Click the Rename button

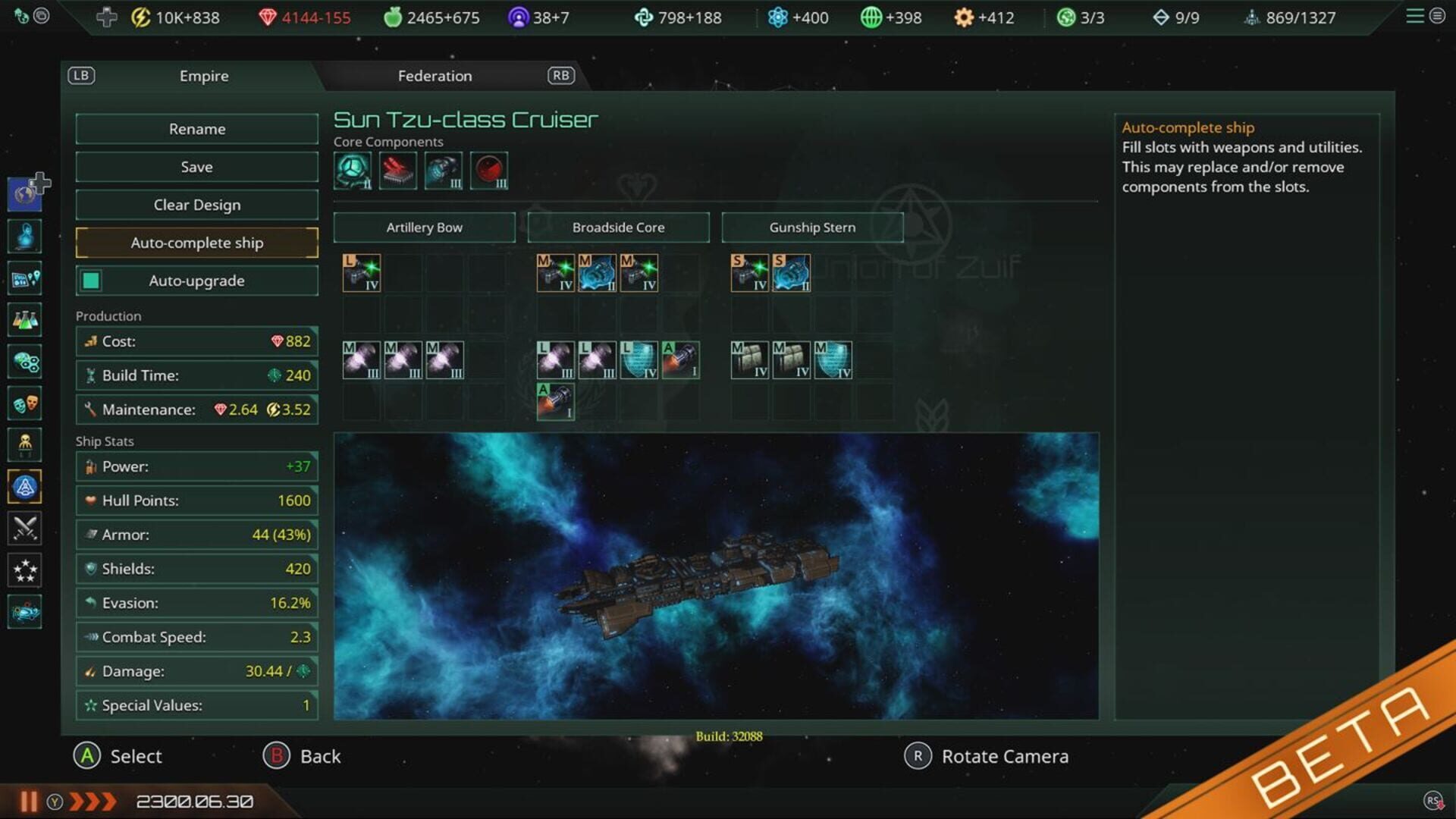[x=196, y=128]
